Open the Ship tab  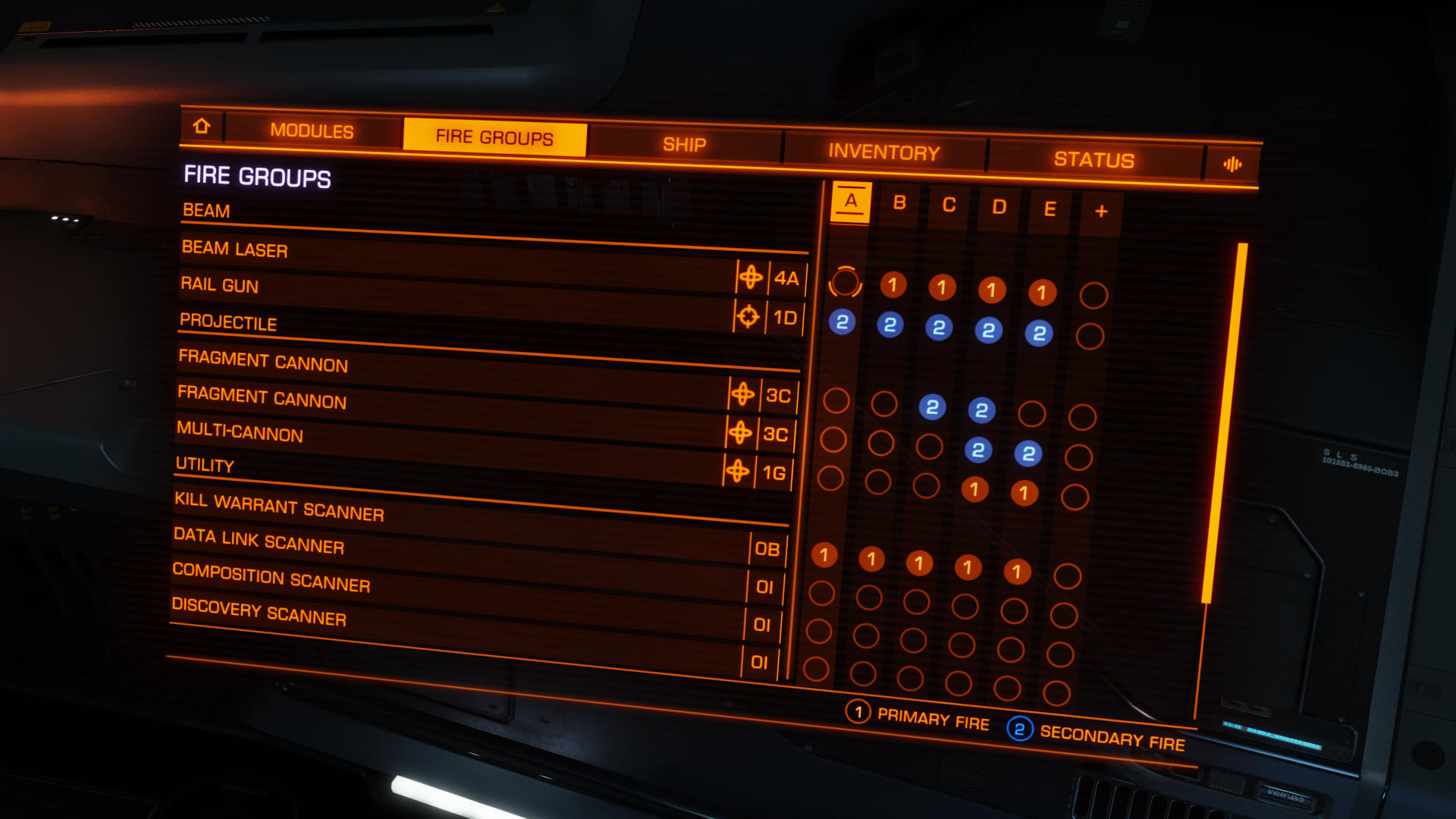click(684, 145)
